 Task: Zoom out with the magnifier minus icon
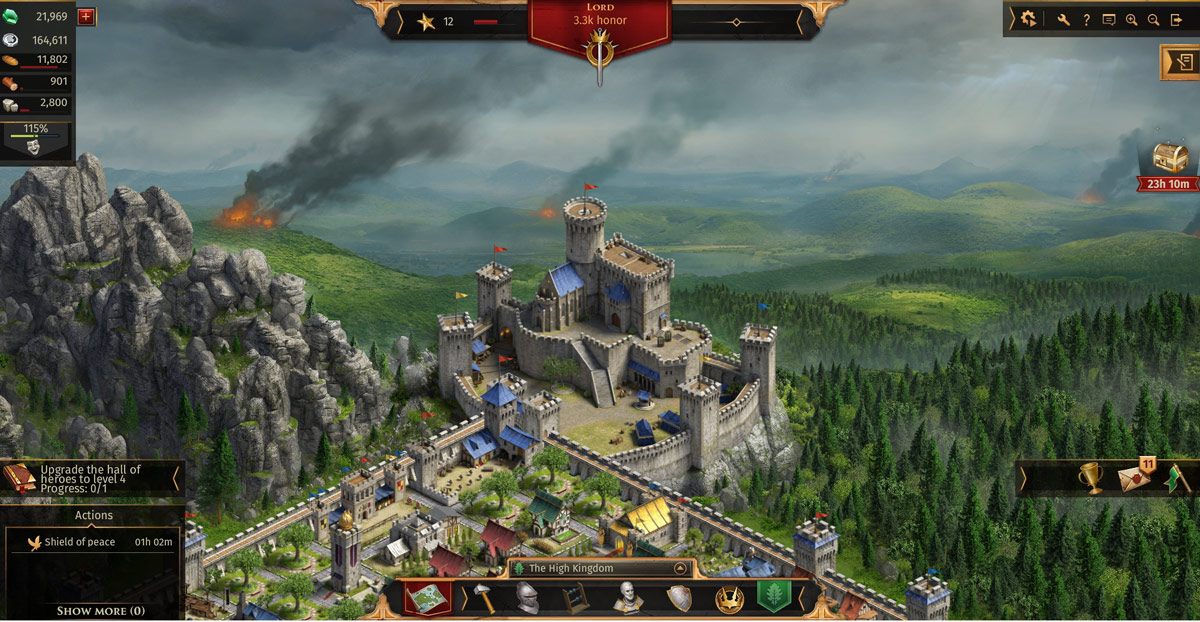tap(1154, 19)
